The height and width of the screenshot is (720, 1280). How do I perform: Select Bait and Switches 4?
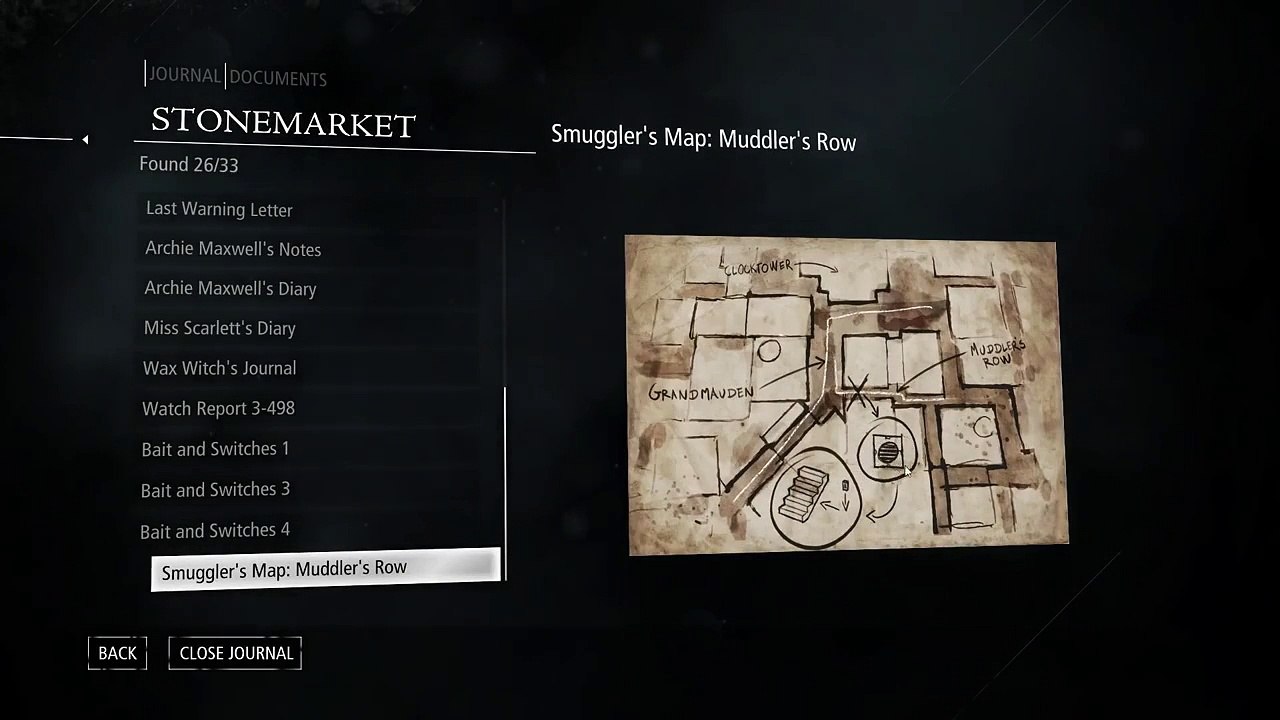pyautogui.click(x=215, y=530)
